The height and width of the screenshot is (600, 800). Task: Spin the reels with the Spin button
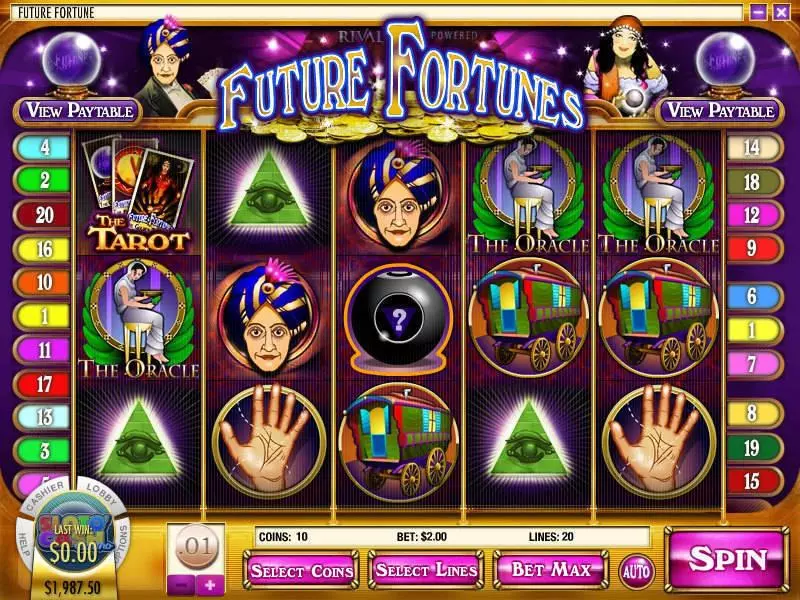[x=728, y=559]
